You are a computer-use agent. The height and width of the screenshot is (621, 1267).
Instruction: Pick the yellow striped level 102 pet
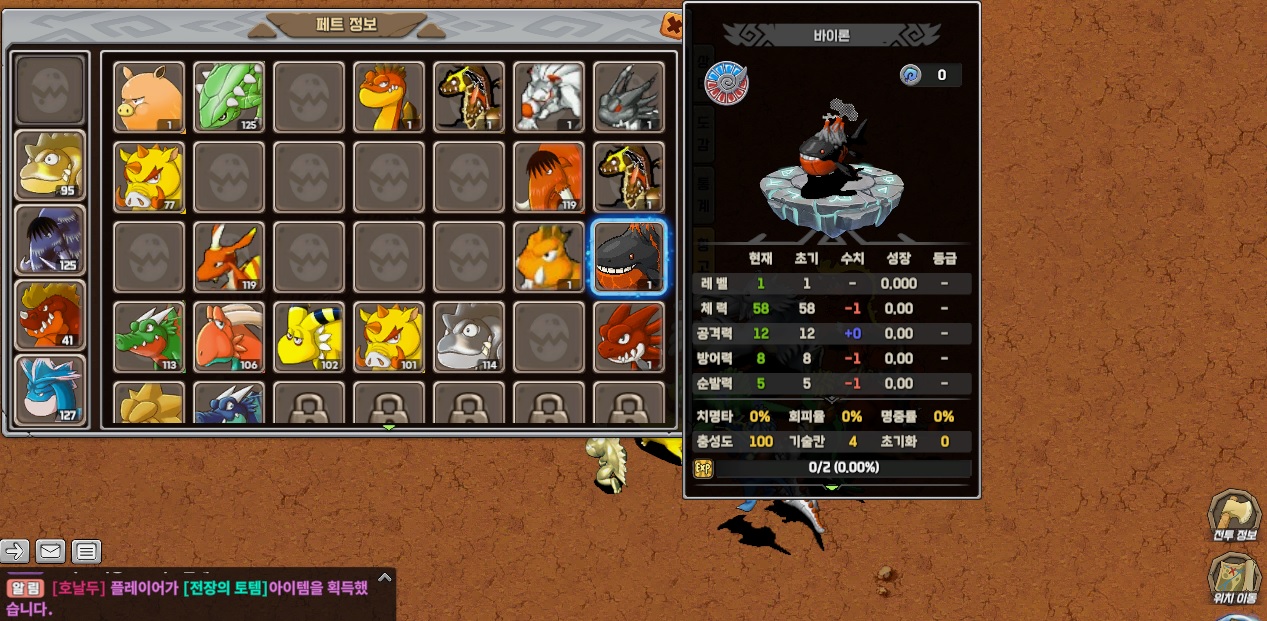click(309, 337)
